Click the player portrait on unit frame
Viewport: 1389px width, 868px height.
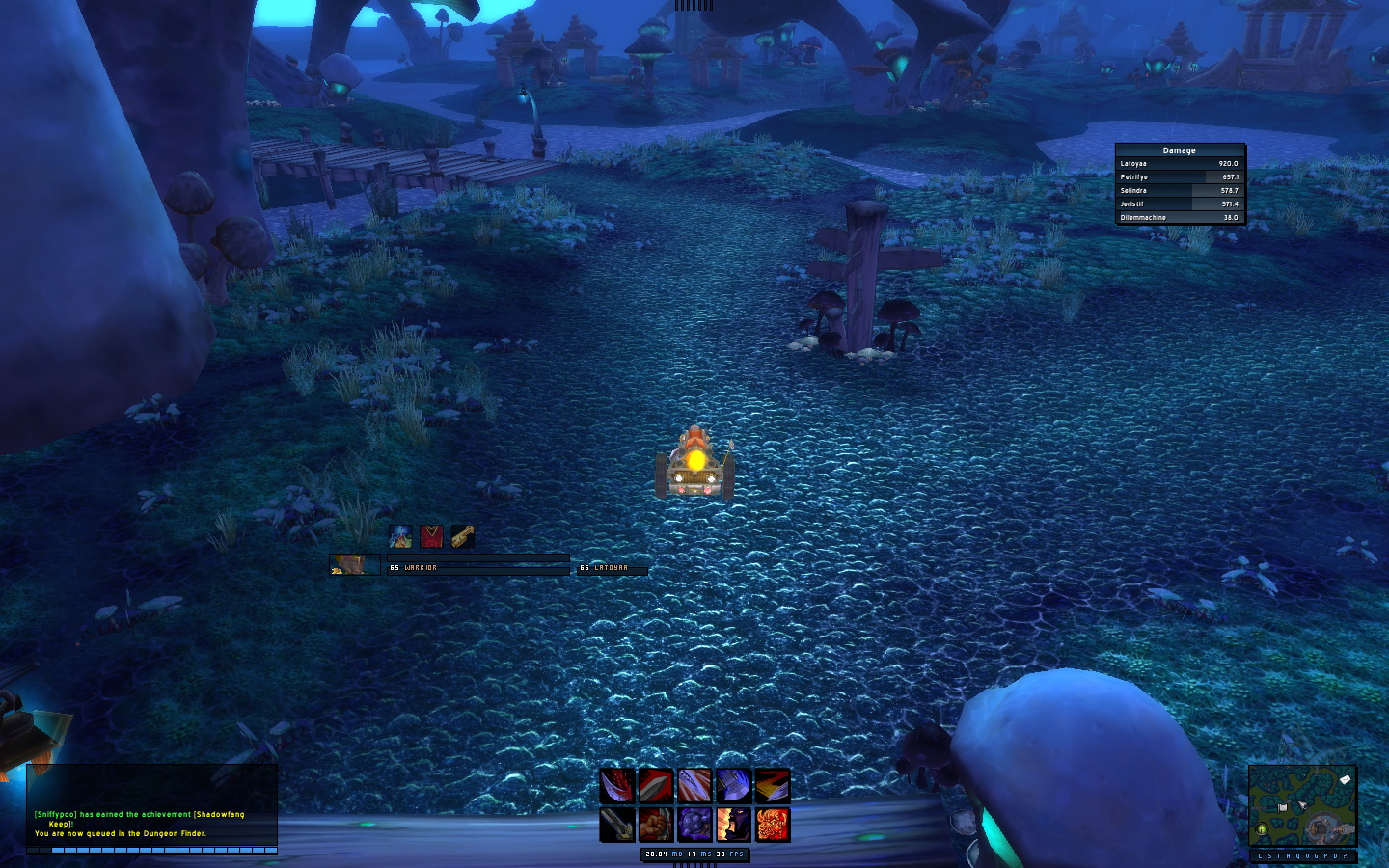coord(354,564)
